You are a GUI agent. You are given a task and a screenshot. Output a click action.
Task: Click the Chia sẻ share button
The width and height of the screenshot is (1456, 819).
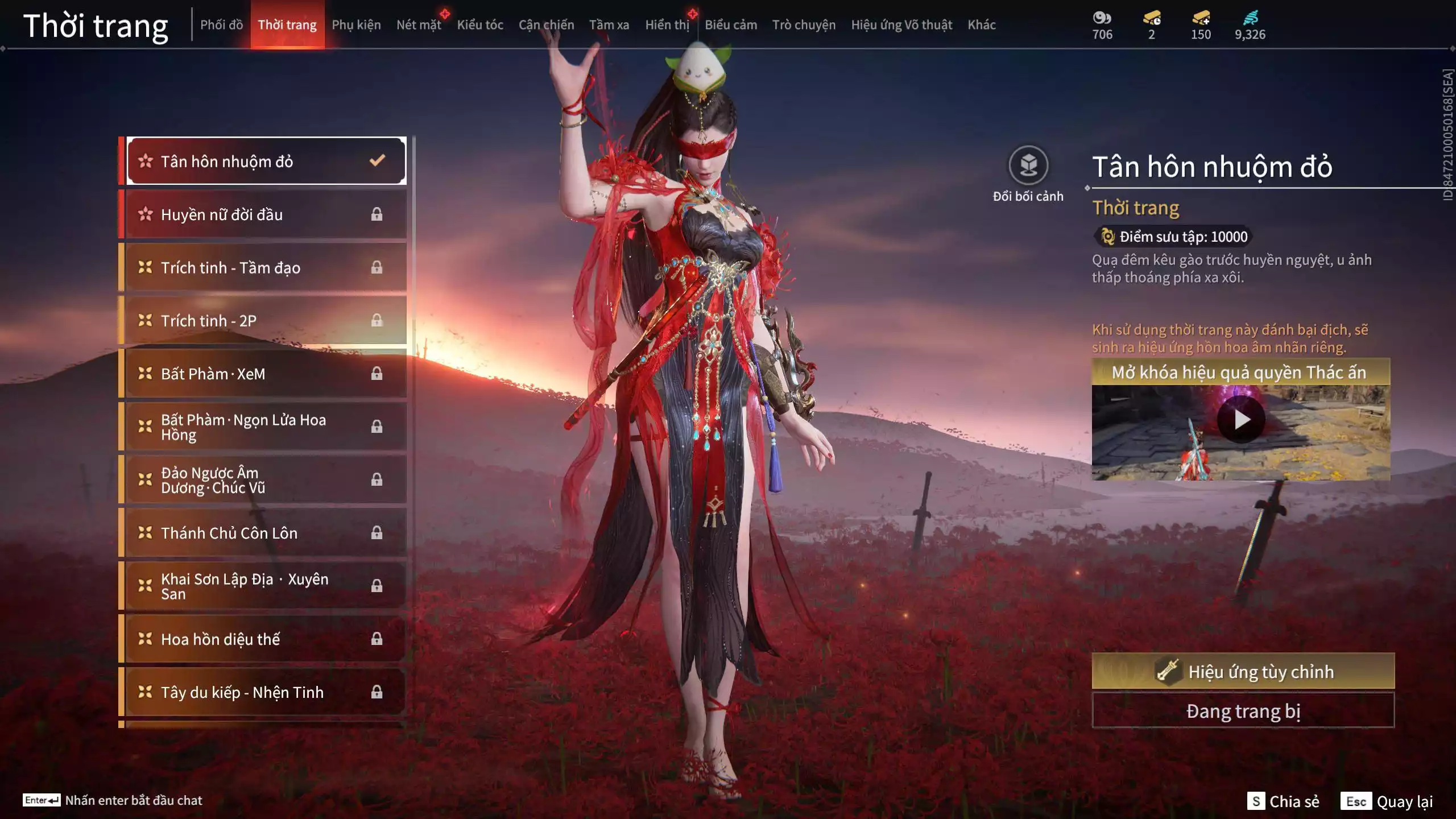pos(1283,801)
